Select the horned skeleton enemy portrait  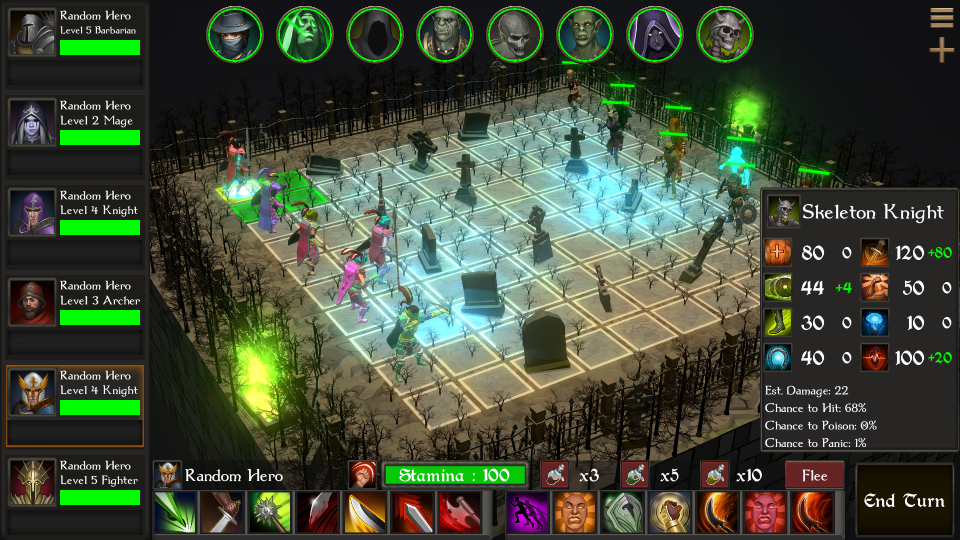pos(725,34)
